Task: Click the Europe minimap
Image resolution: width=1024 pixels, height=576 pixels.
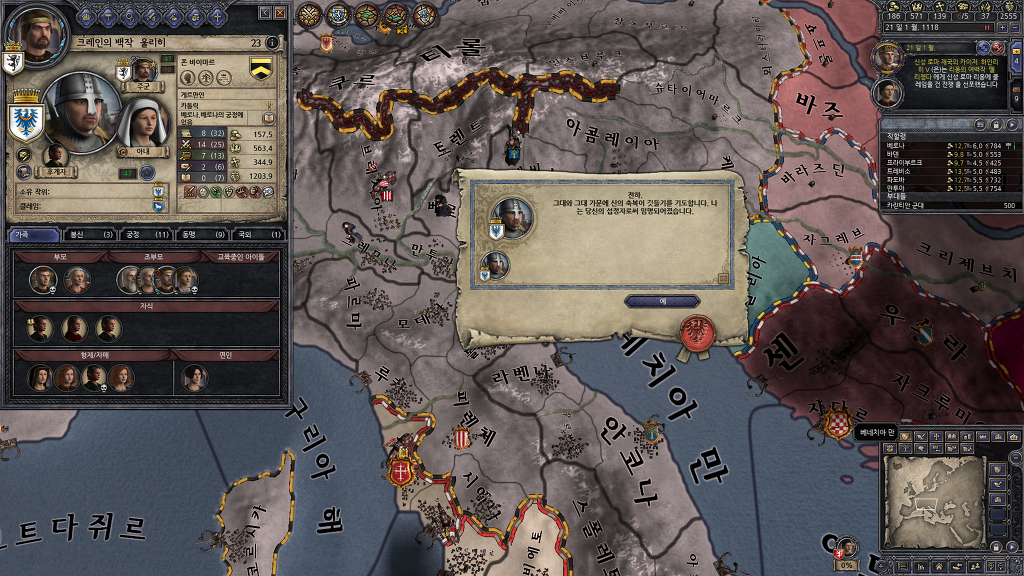Action: (931, 504)
